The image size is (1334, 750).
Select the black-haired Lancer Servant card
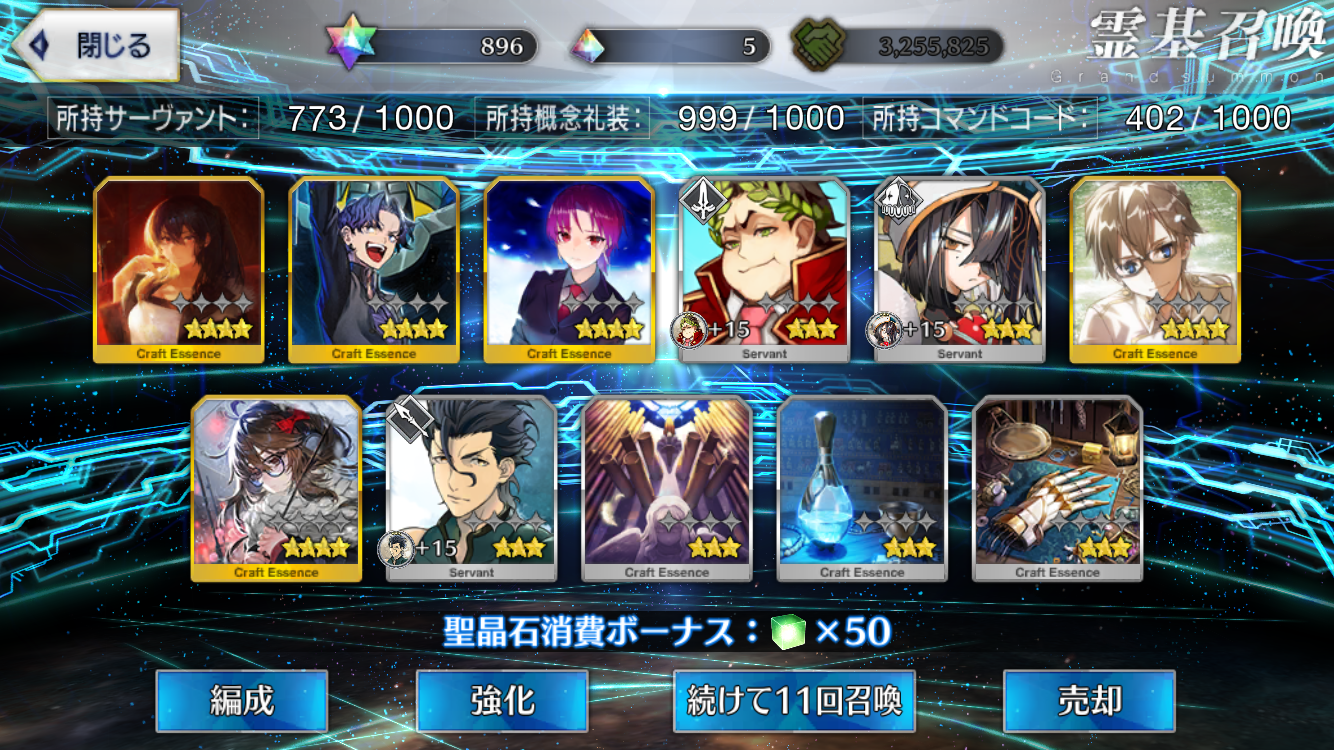pyautogui.click(x=471, y=488)
